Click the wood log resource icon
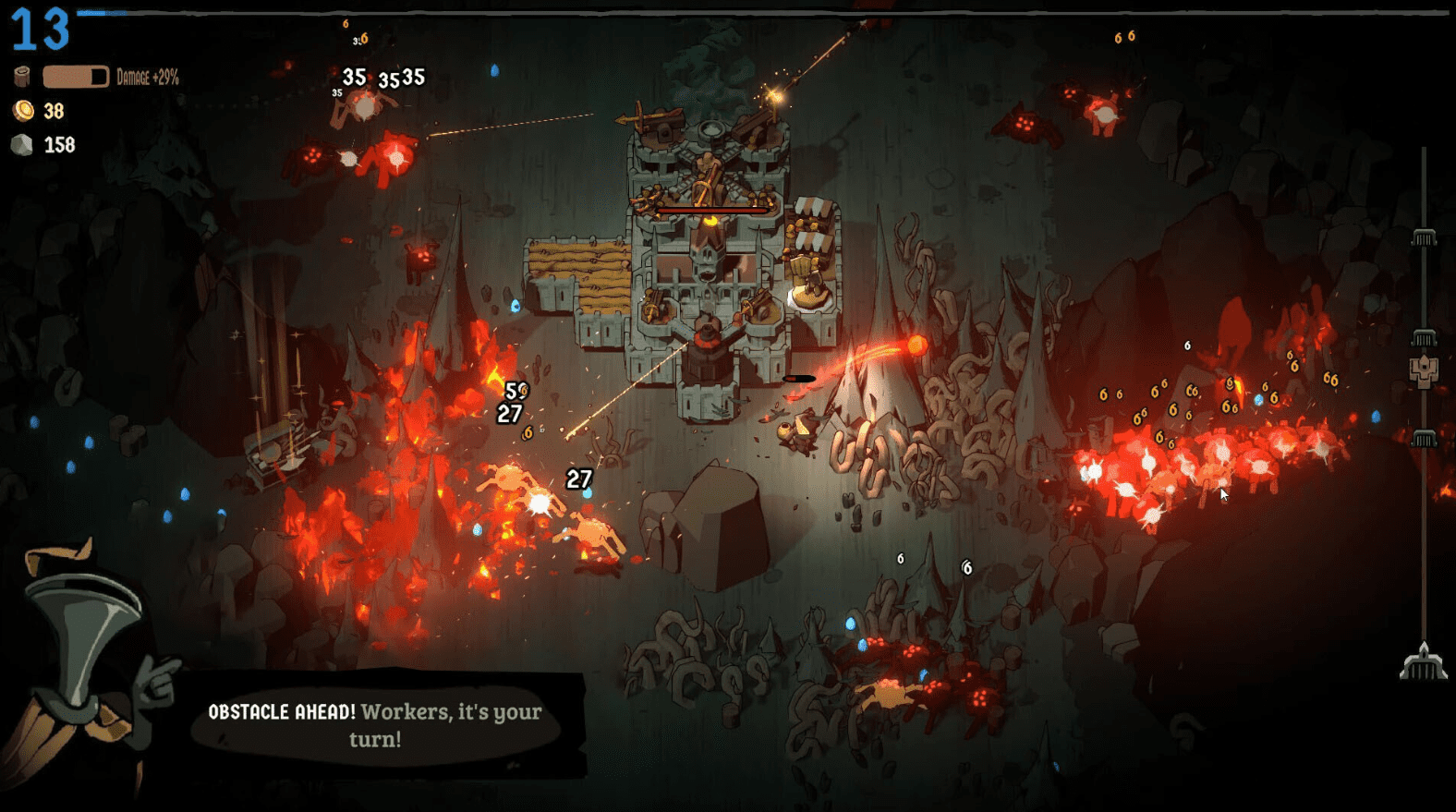This screenshot has height=812, width=1456. pos(20,74)
